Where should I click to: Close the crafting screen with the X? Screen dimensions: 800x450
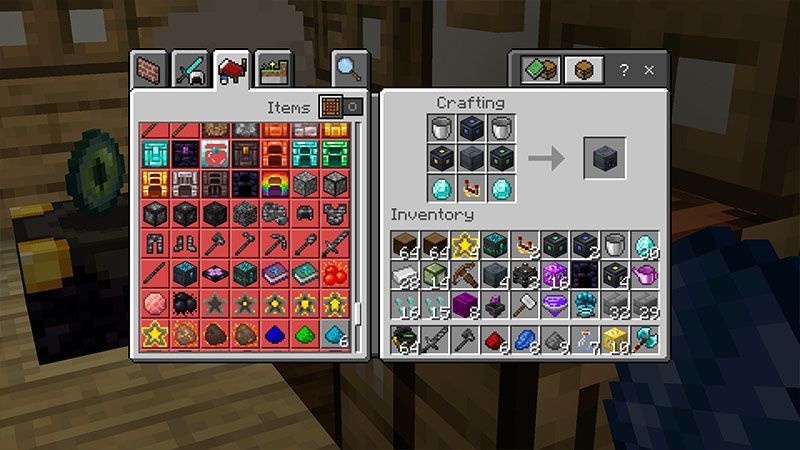click(649, 70)
